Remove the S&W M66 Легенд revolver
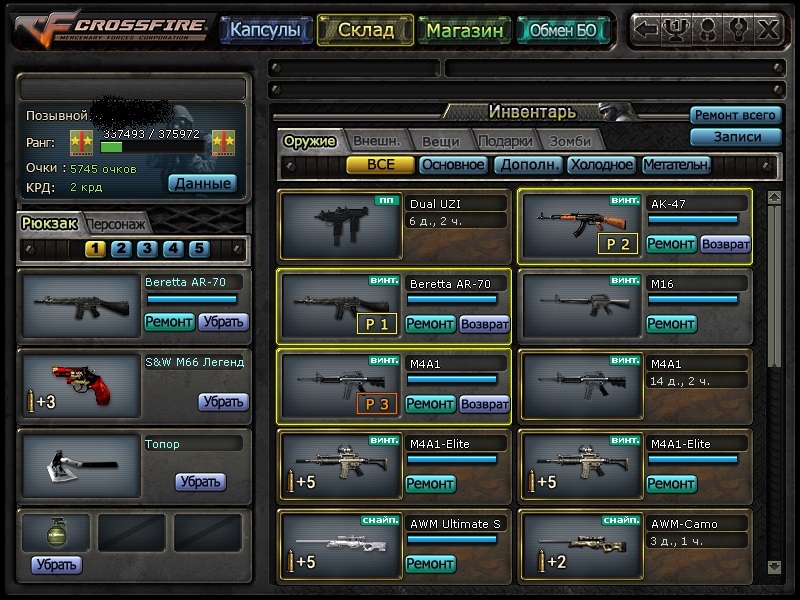This screenshot has width=800, height=600. 223,401
